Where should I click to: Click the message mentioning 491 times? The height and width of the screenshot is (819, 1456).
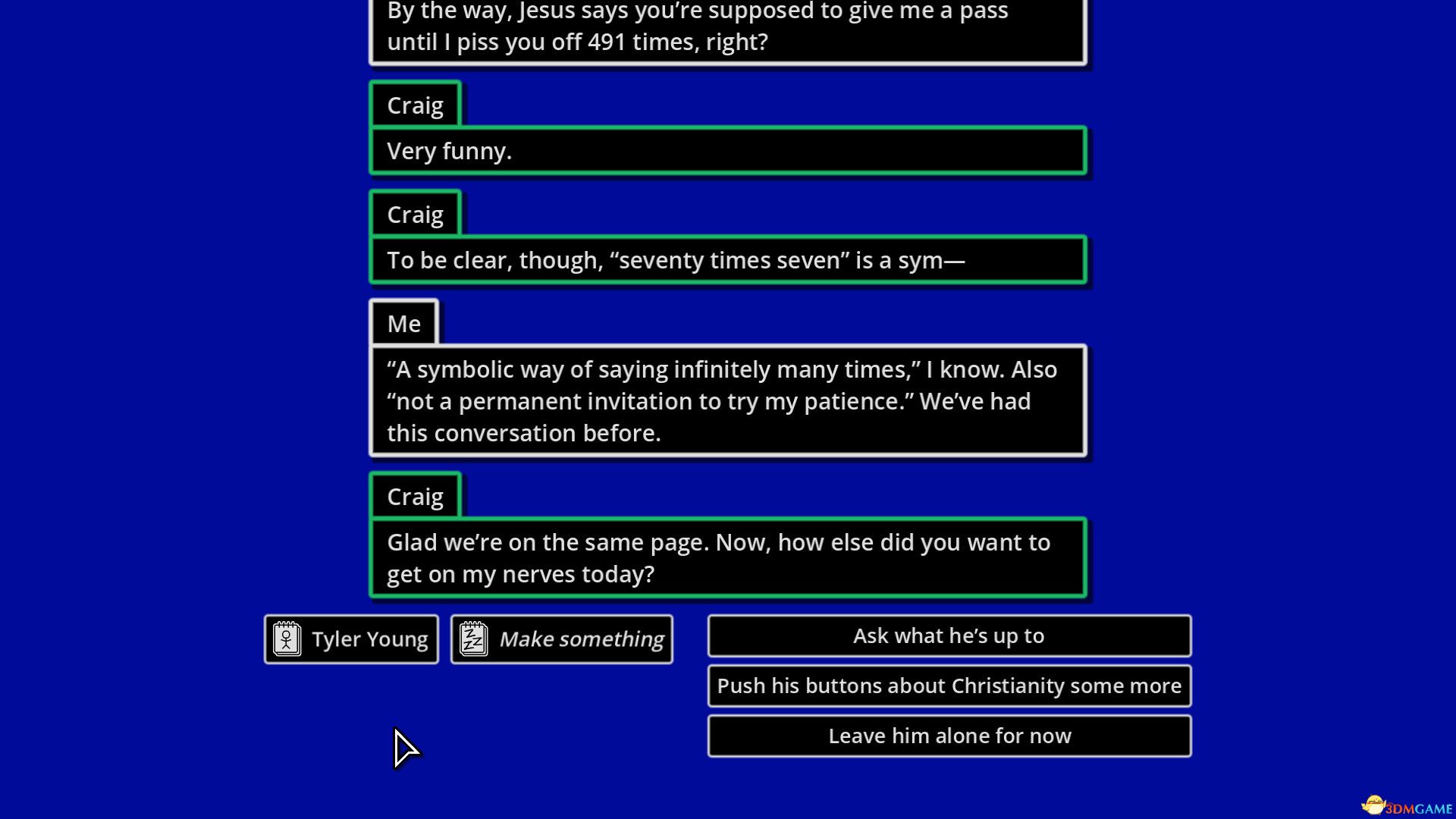tap(726, 29)
